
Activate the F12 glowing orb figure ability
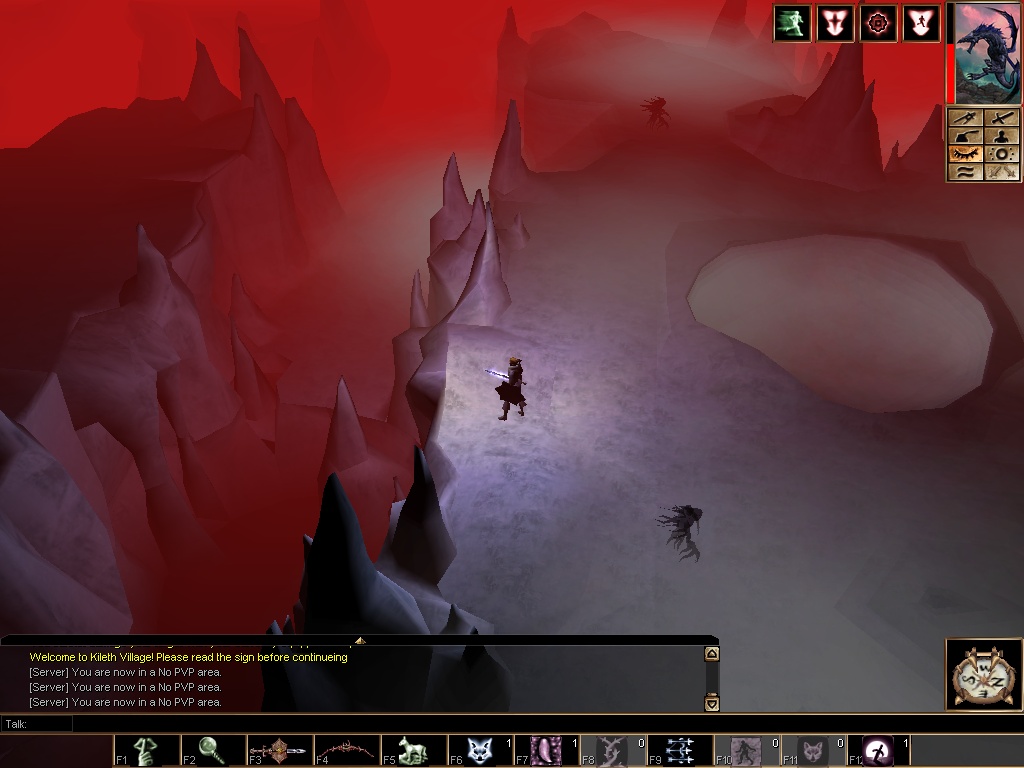879,750
